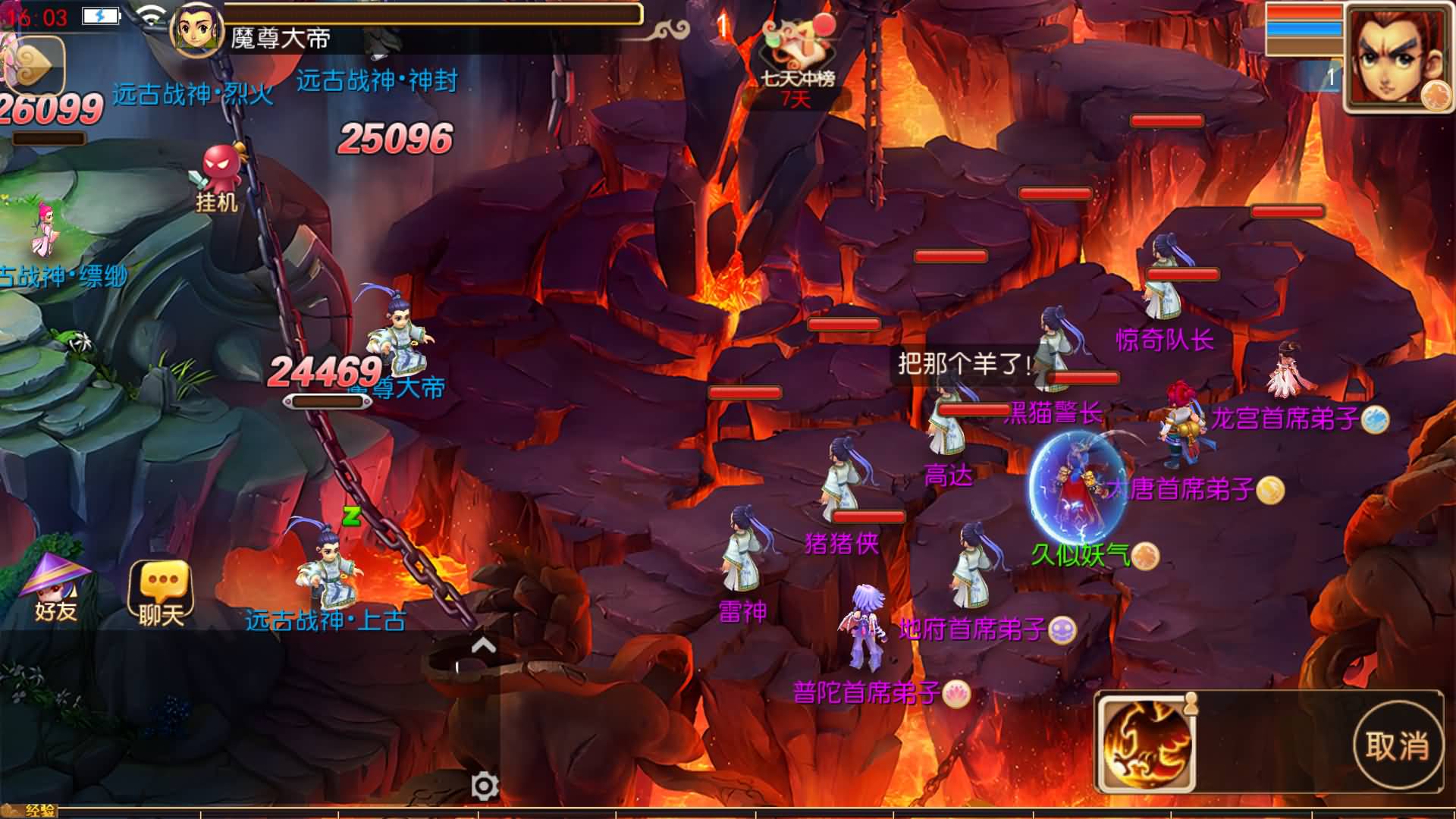This screenshot has height=819, width=1456.
Task: Click the 魔尊大帝 target avatar
Action: point(197,29)
